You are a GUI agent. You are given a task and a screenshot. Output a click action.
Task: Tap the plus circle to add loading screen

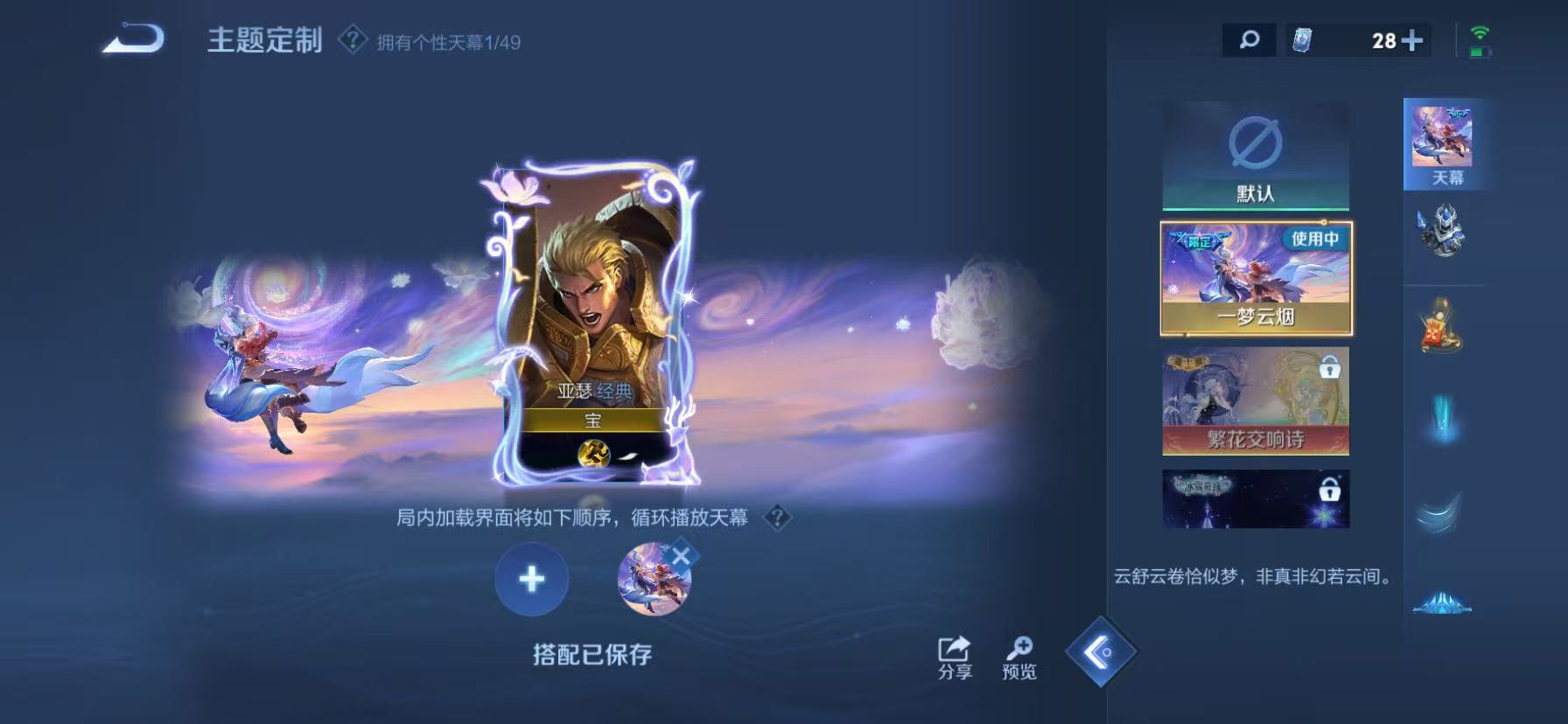coord(529,580)
